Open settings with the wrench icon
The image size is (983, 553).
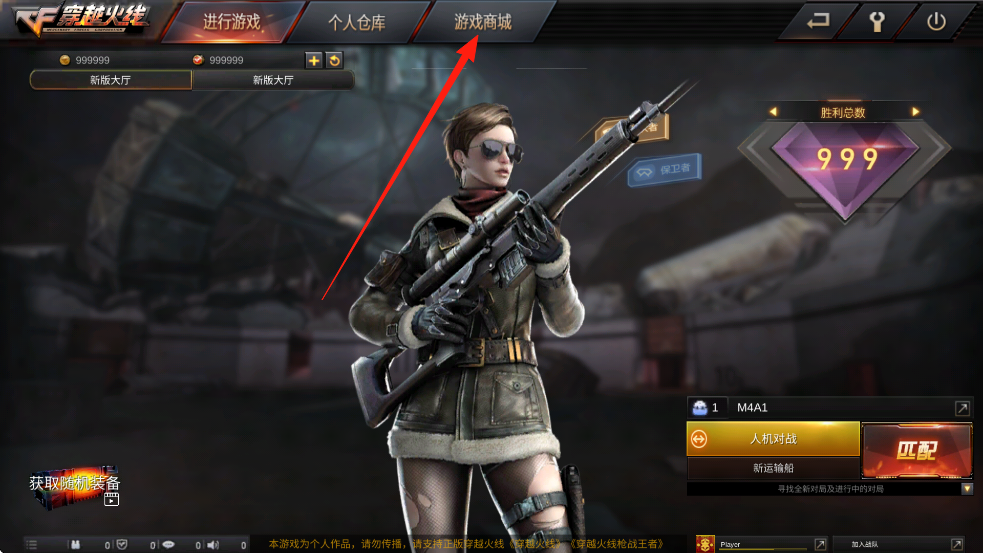click(x=877, y=21)
